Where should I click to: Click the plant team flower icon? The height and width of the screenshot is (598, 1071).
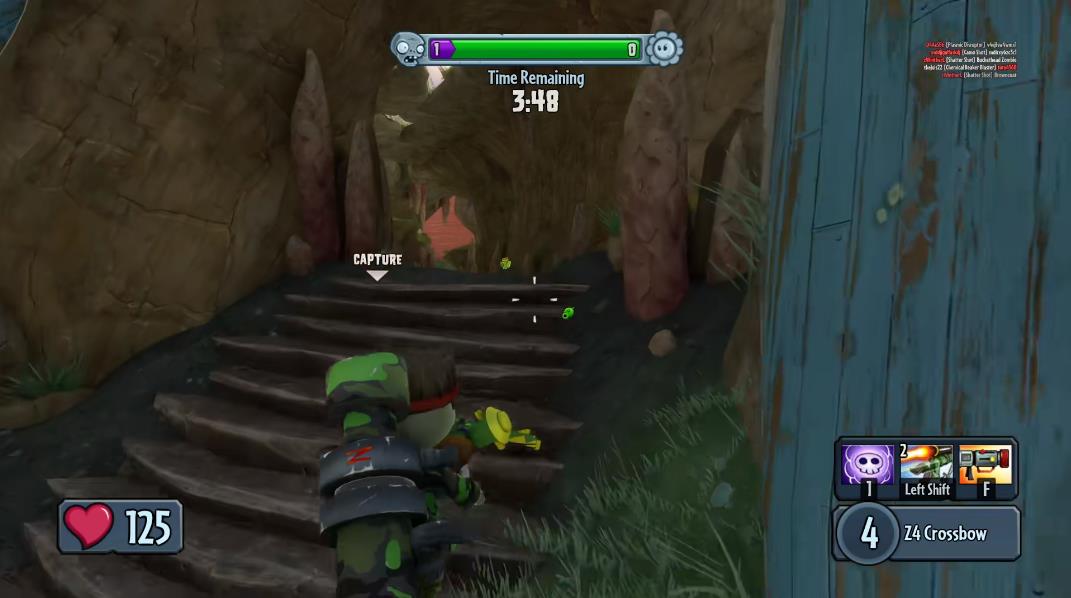pyautogui.click(x=664, y=48)
